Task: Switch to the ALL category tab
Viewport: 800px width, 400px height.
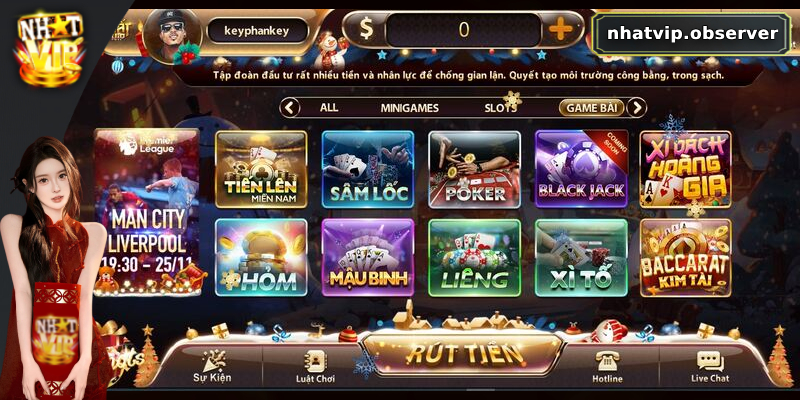Action: [328, 107]
